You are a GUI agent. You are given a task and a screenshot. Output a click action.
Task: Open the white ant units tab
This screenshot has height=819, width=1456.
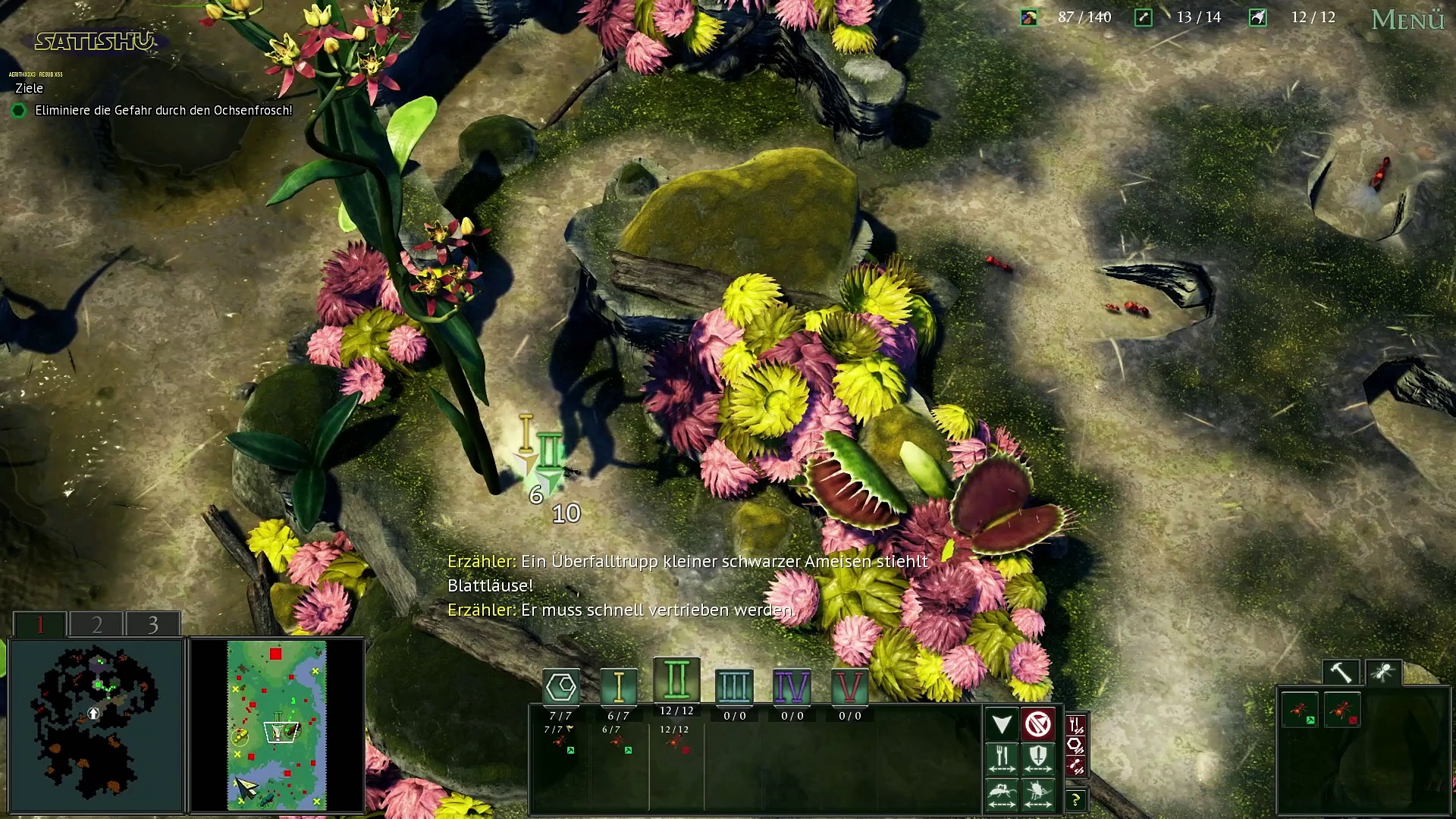tap(1383, 673)
